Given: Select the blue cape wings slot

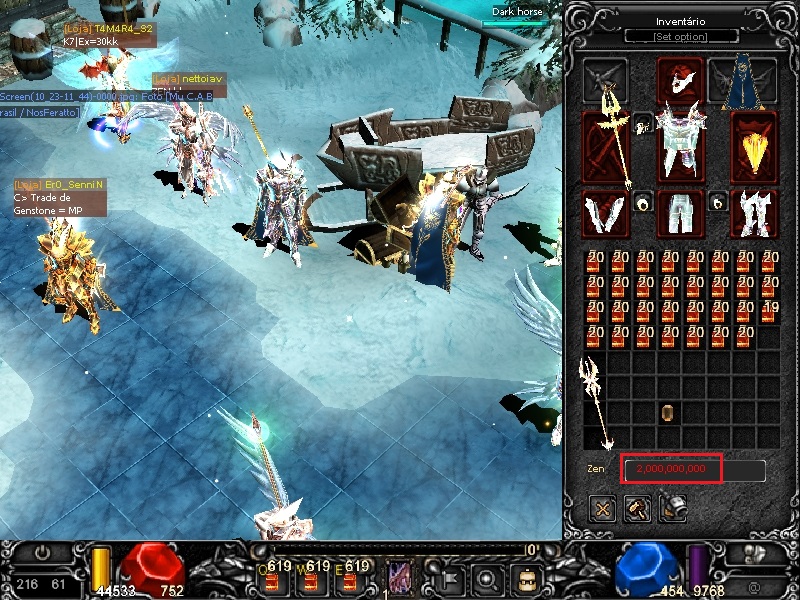Looking at the screenshot, I should tap(742, 80).
